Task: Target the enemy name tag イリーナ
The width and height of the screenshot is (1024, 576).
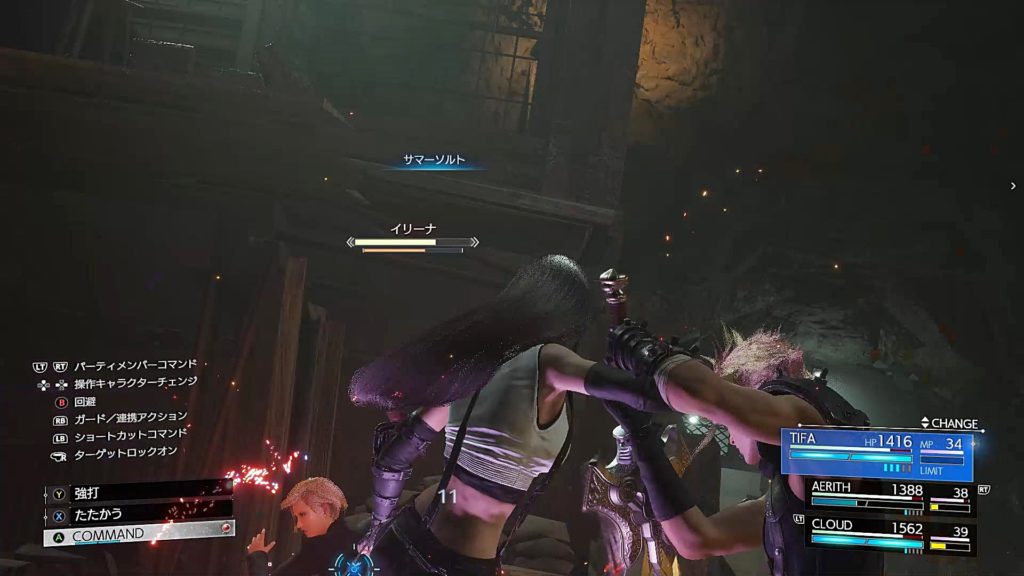Action: (412, 229)
